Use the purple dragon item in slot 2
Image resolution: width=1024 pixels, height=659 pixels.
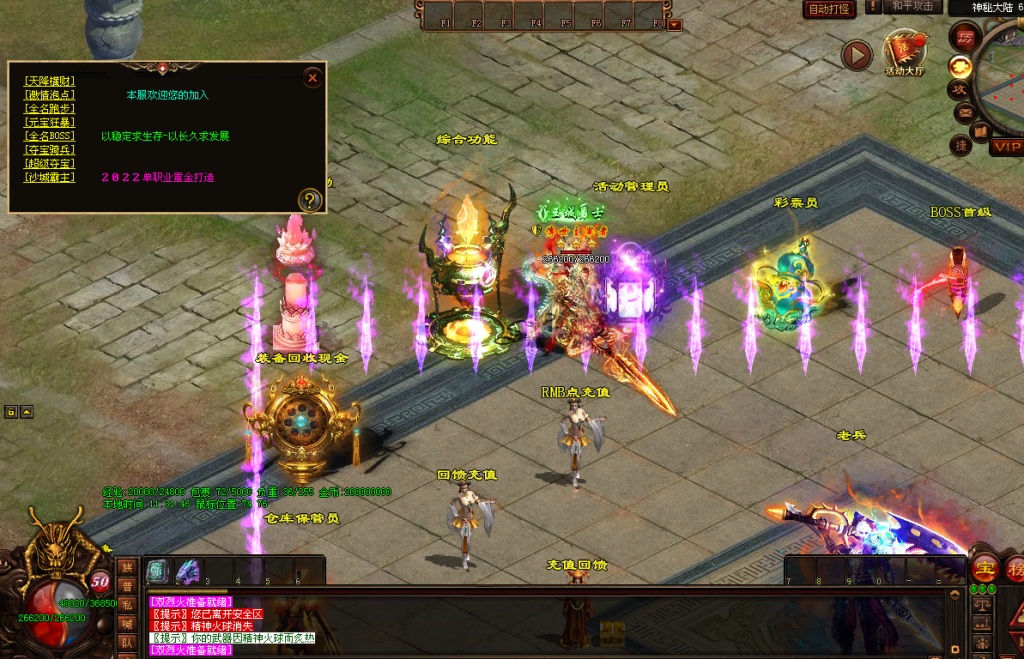click(187, 571)
